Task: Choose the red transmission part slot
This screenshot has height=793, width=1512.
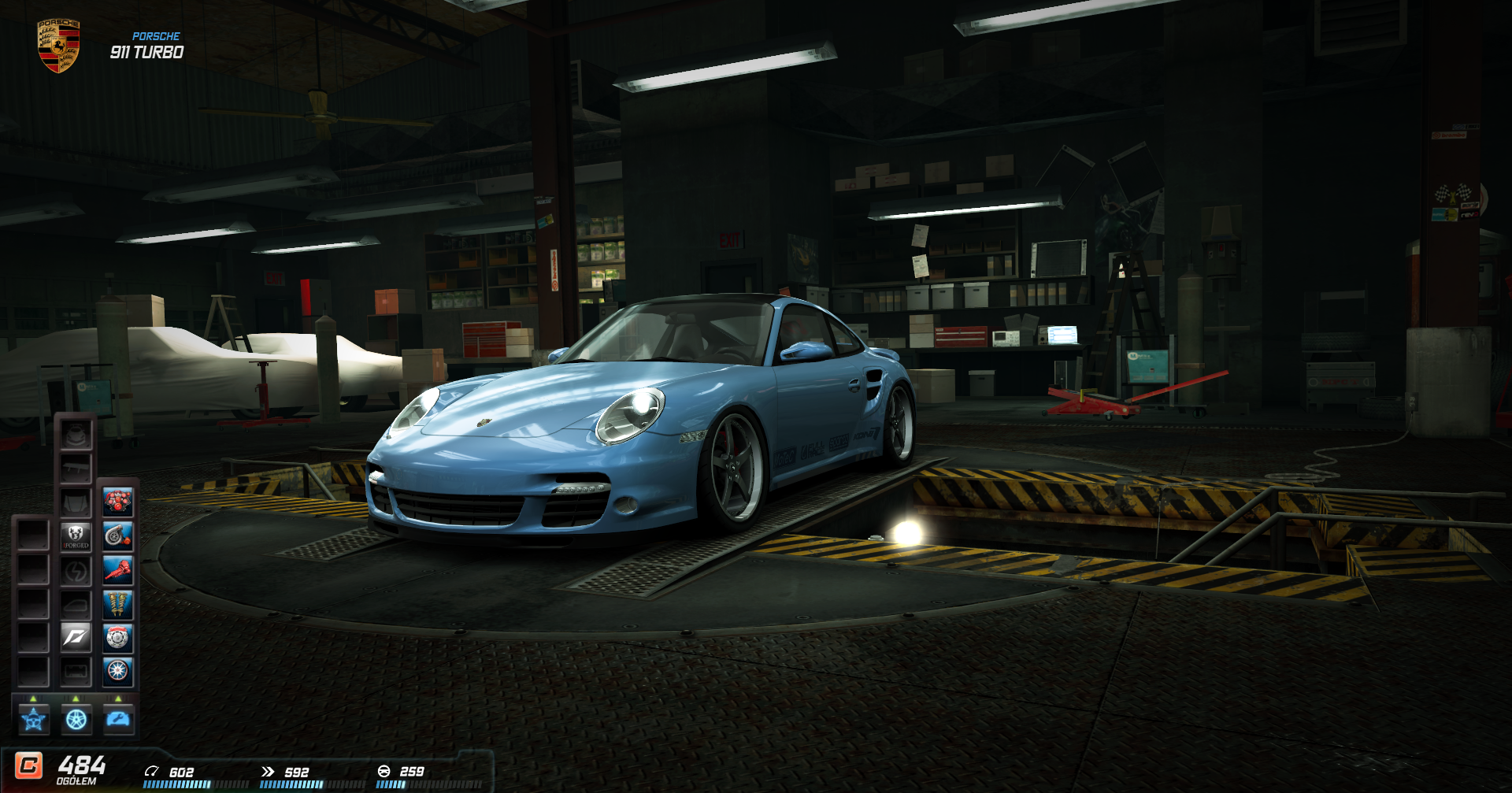Action: click(117, 570)
